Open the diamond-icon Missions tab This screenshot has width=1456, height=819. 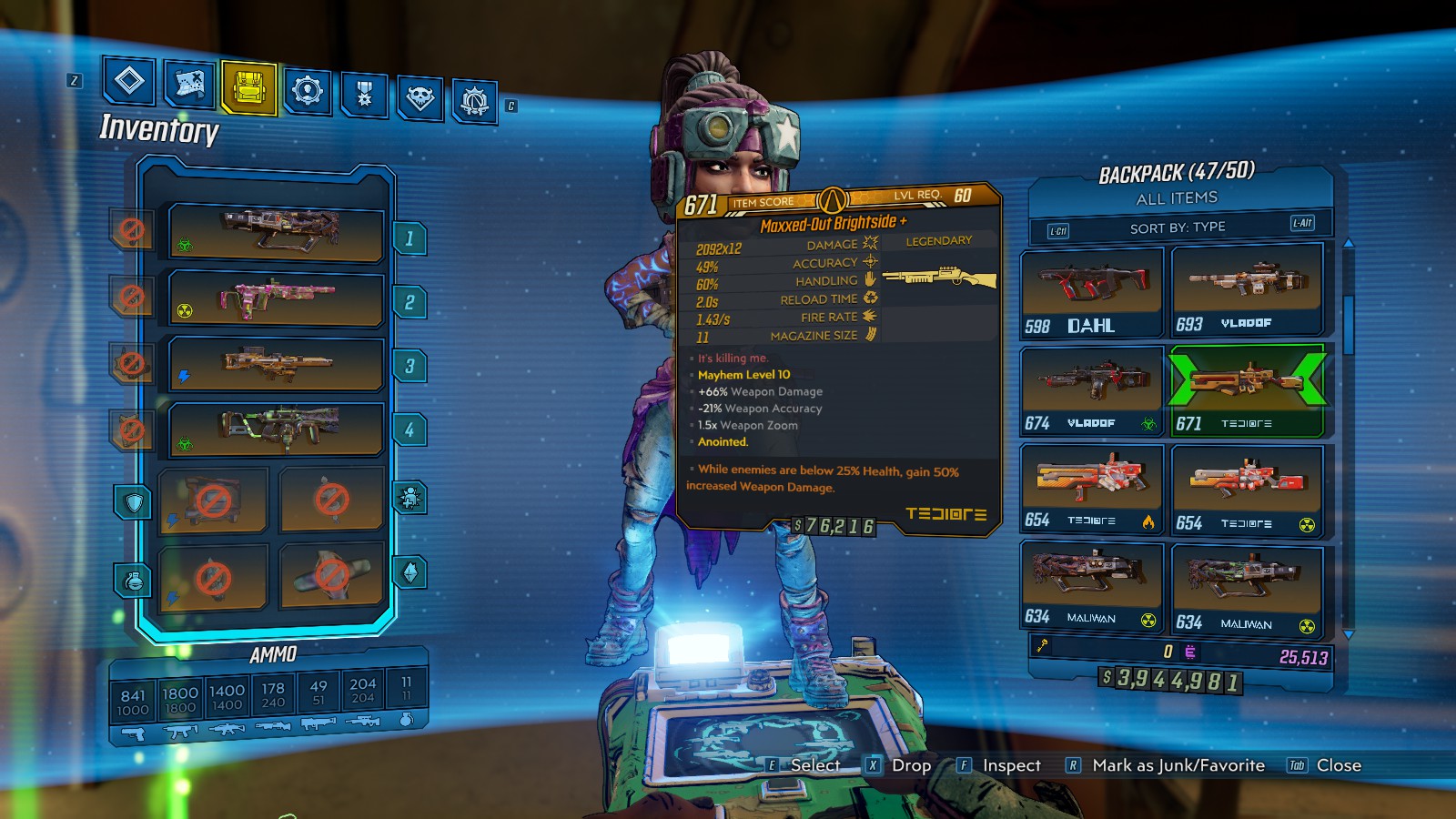(x=129, y=82)
